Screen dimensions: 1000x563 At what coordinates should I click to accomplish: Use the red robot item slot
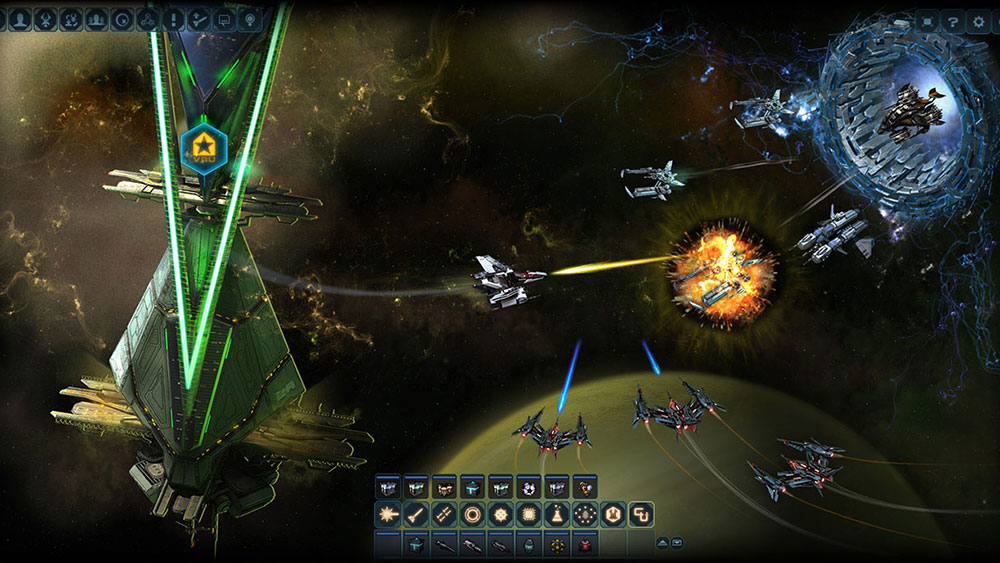coord(585,545)
